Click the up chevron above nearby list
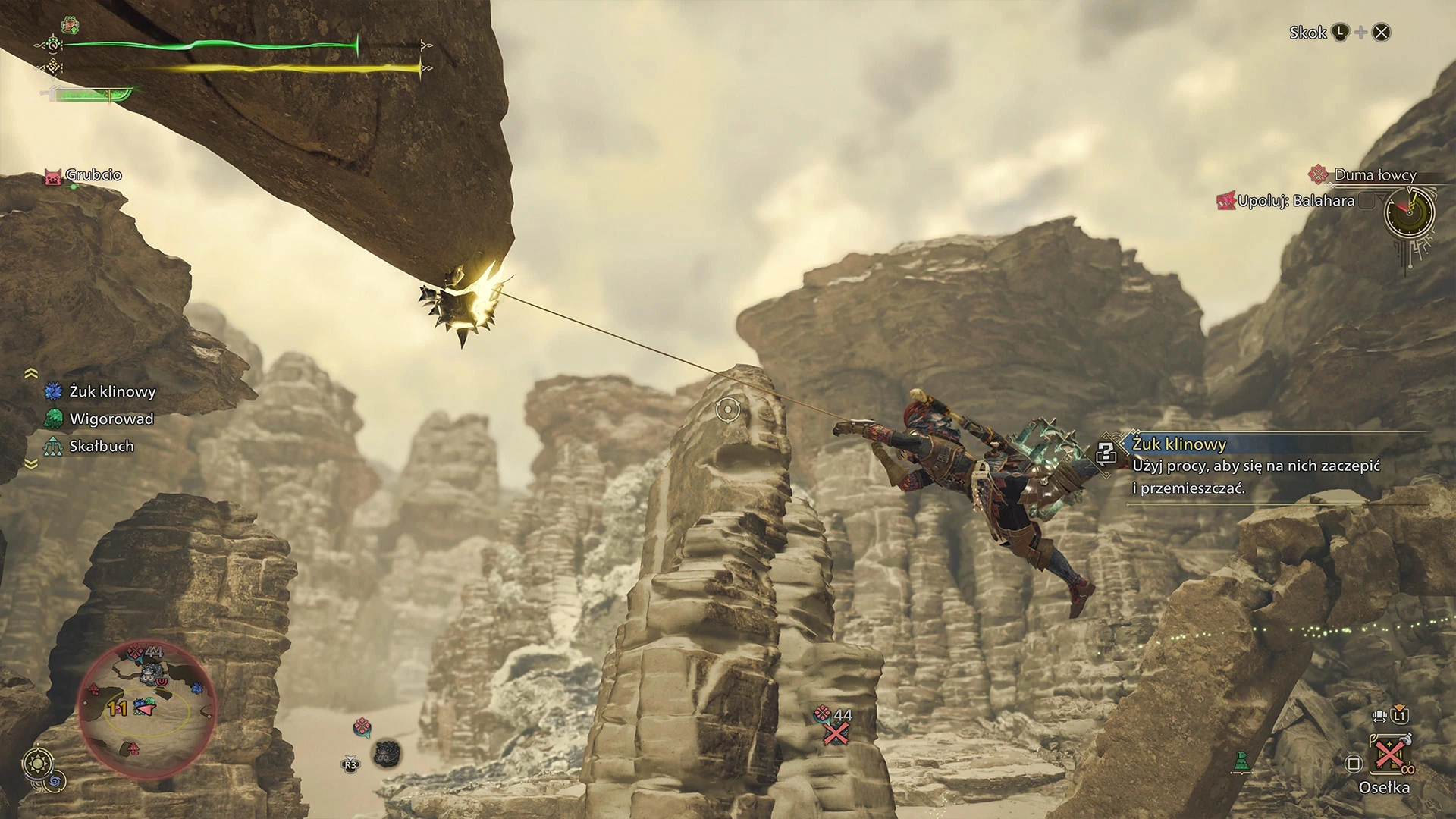1456x819 pixels. click(31, 372)
